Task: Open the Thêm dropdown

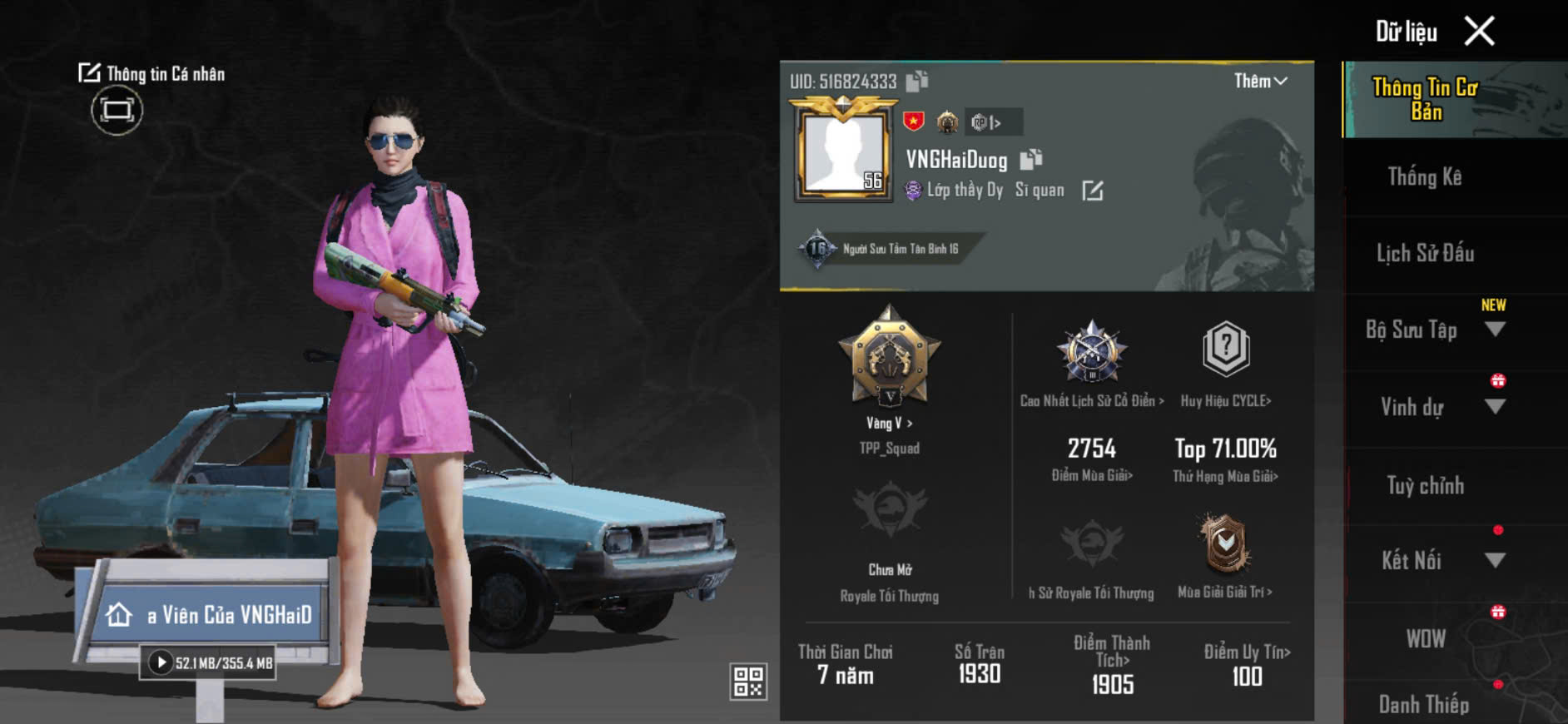Action: [x=1260, y=81]
